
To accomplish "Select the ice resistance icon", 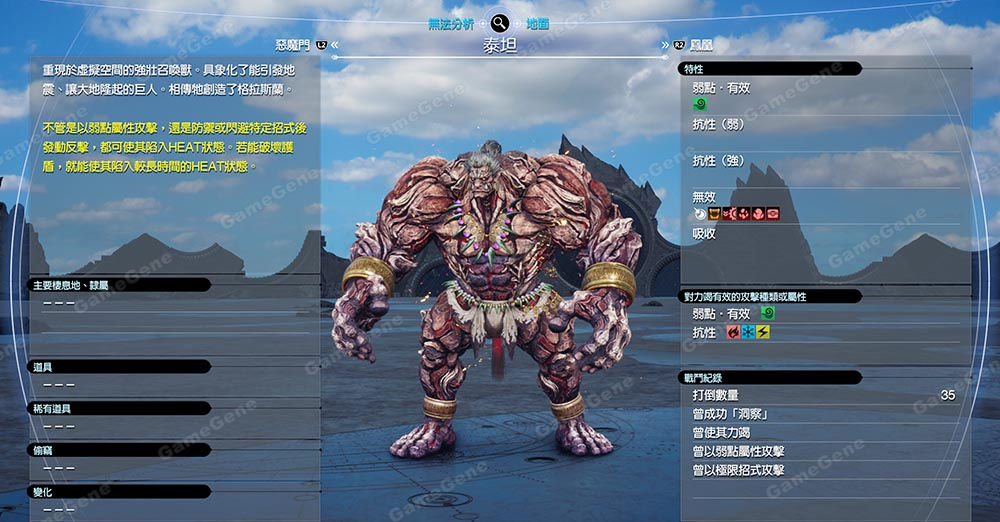I will click(748, 332).
